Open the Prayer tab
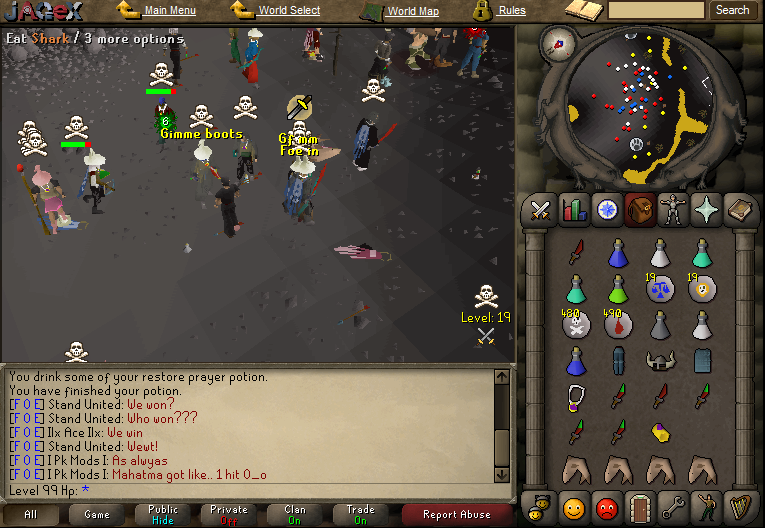 pos(706,209)
